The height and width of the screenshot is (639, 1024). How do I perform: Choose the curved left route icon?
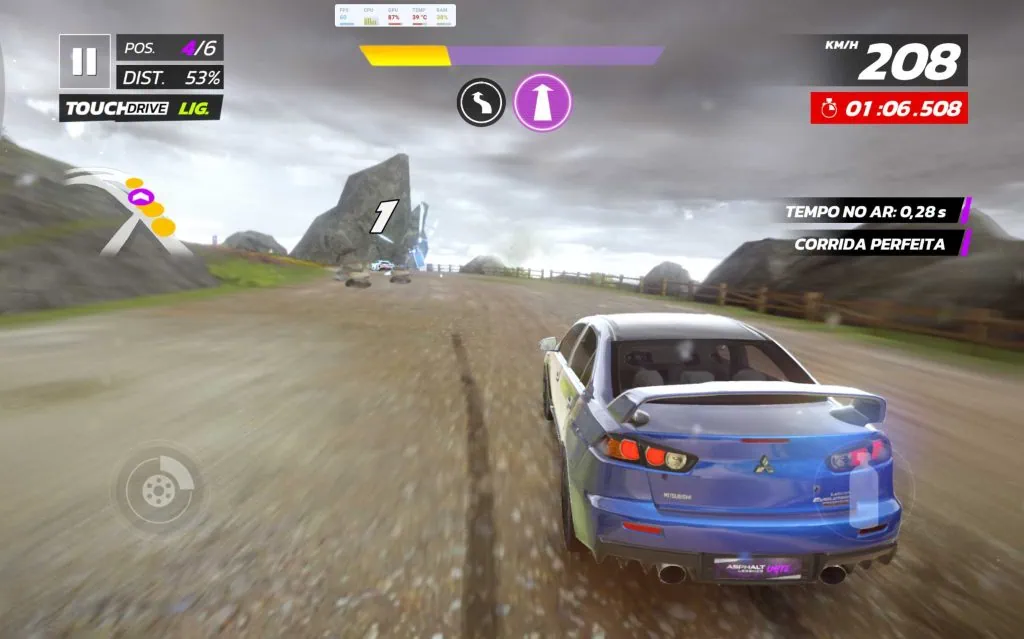coord(481,103)
